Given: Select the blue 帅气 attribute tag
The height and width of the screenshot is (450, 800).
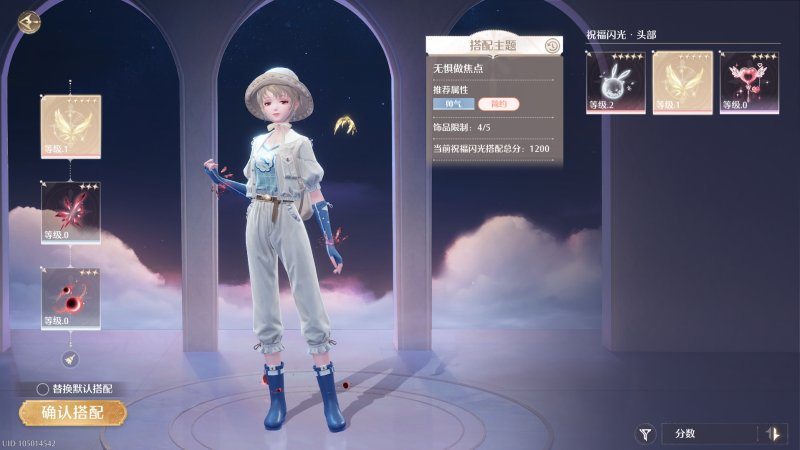Looking at the screenshot, I should 452,104.
